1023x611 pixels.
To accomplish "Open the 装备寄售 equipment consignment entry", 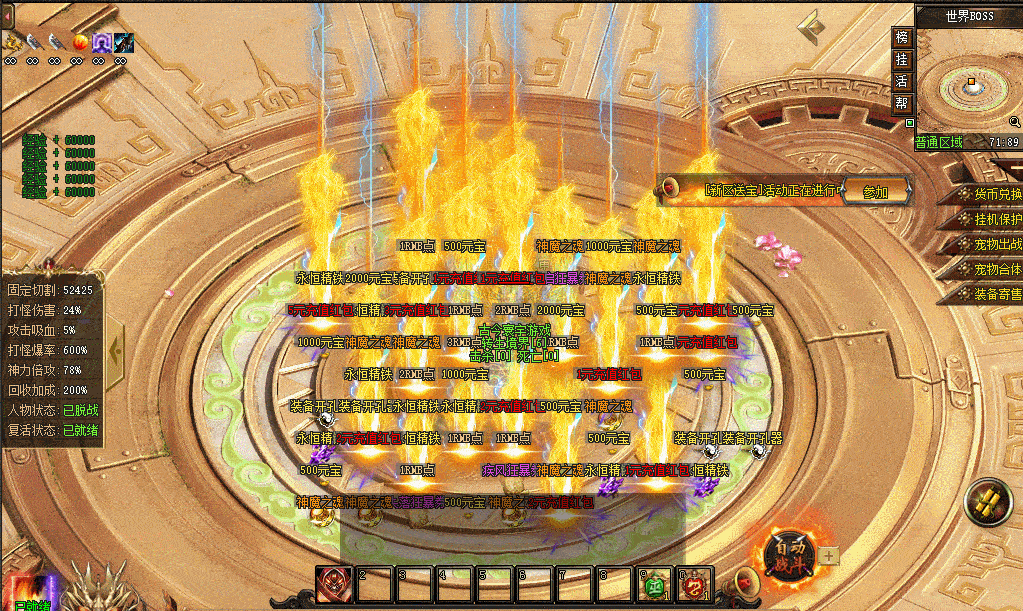I will tap(989, 294).
